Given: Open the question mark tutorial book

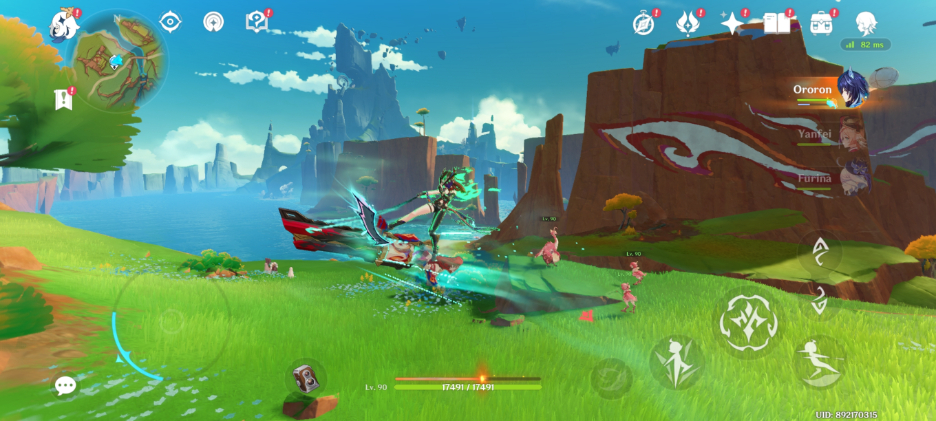Looking at the screenshot, I should click(257, 21).
